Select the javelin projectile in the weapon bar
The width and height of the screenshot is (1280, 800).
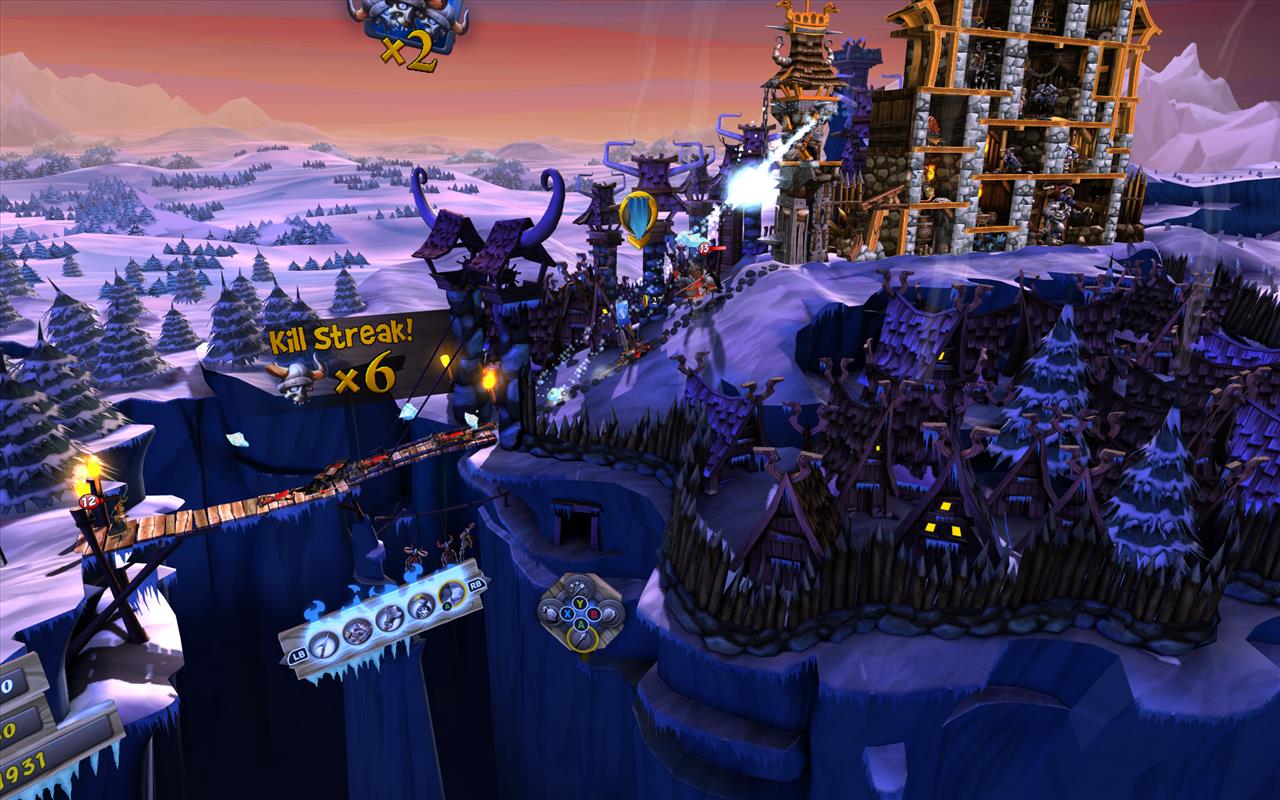[323, 644]
